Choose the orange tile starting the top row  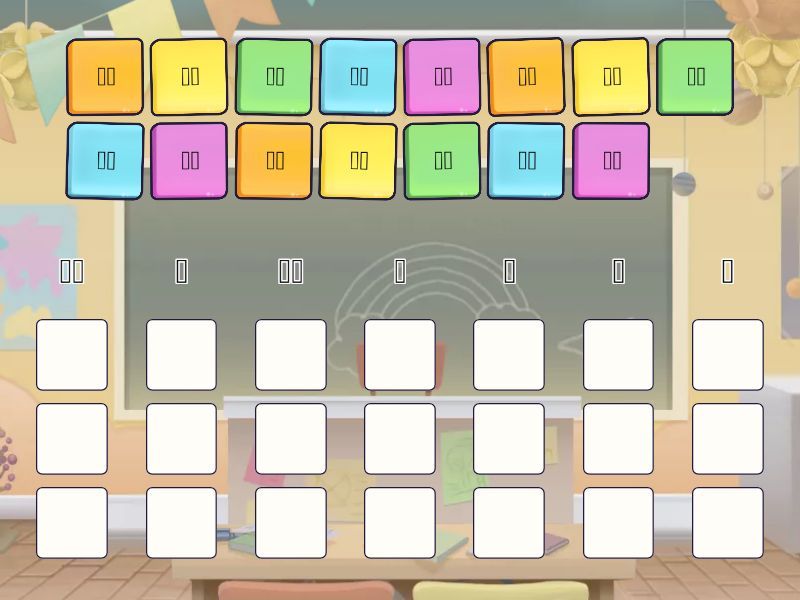point(106,76)
